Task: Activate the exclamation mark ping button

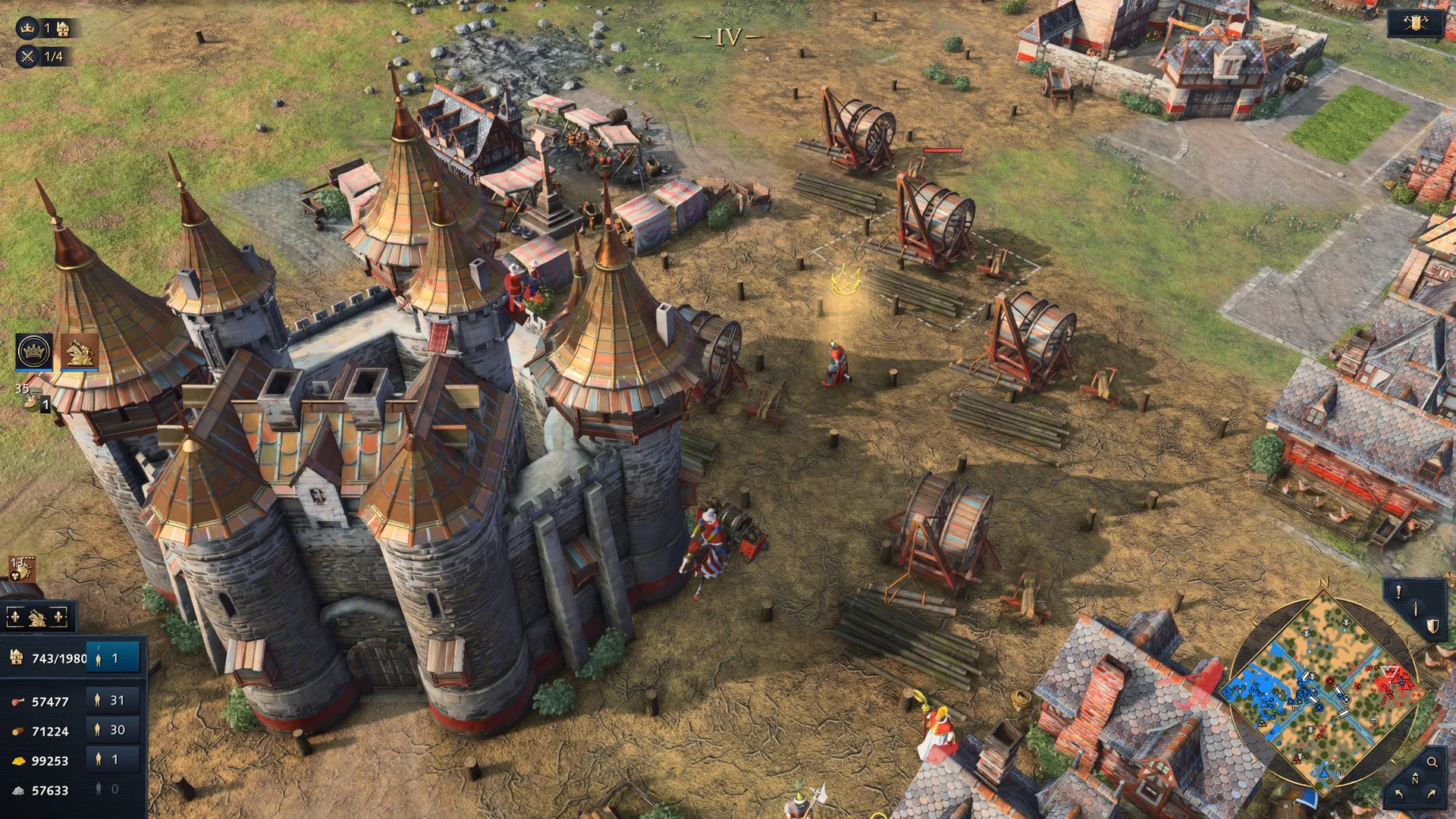Action: coord(1398,593)
